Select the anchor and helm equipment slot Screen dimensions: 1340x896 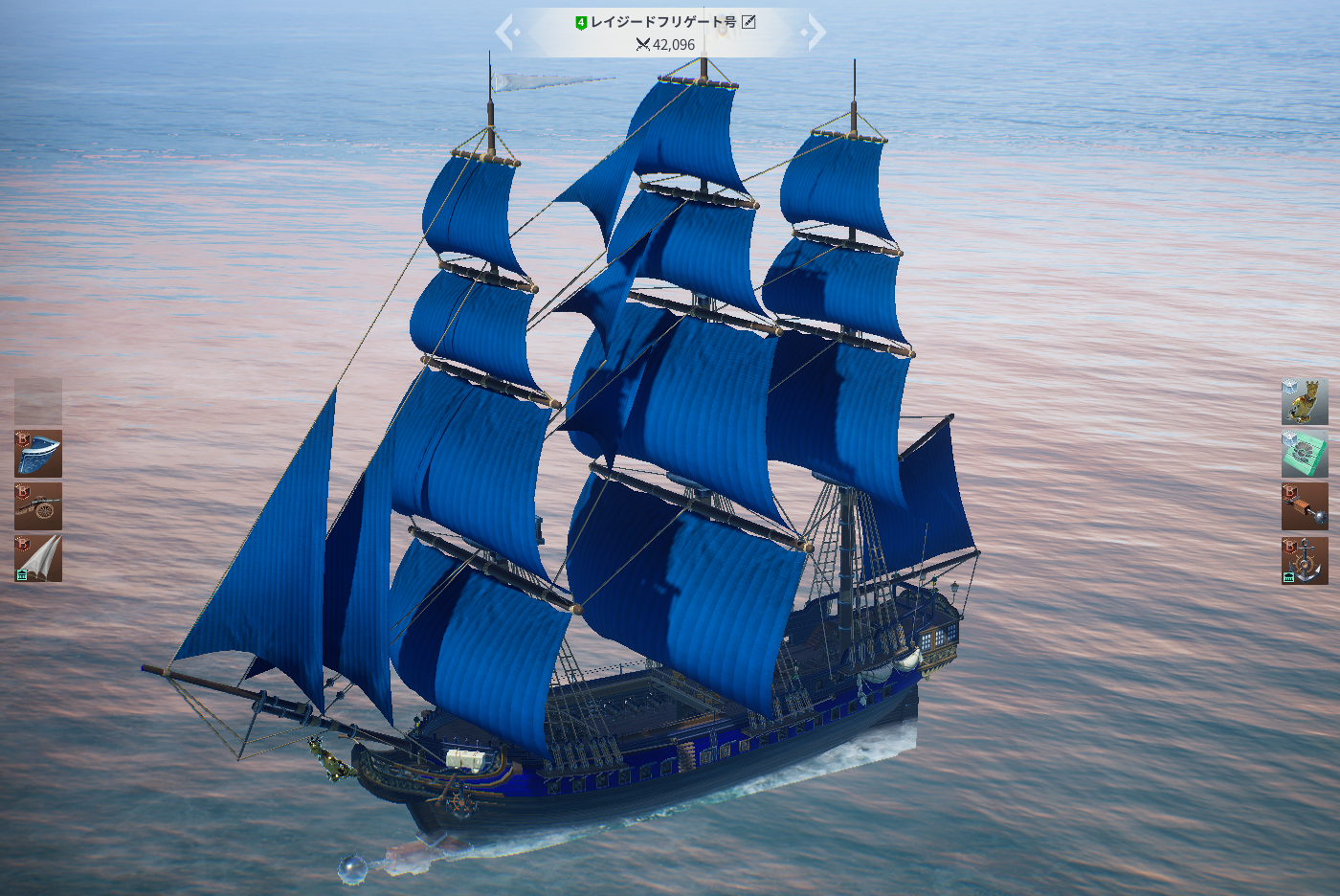point(1305,560)
